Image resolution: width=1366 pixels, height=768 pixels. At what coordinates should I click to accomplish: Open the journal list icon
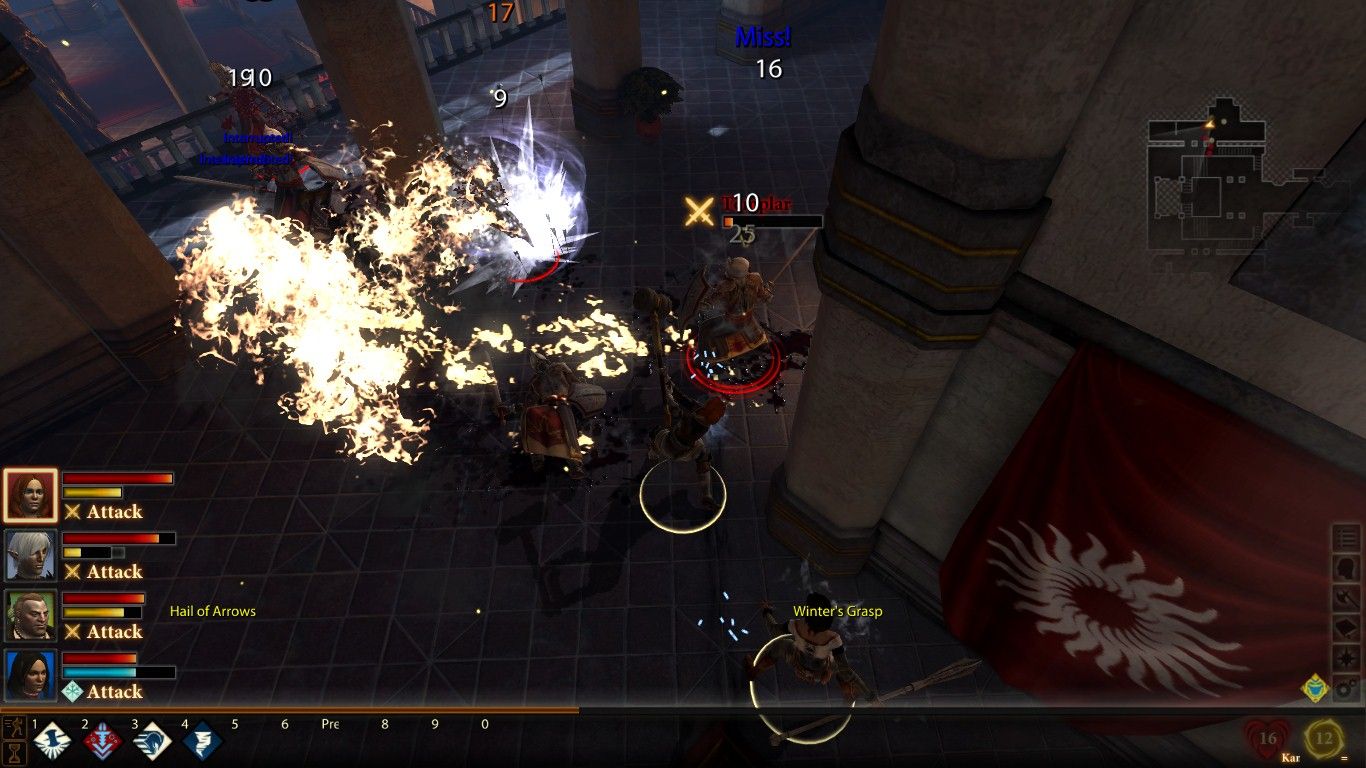click(1348, 538)
